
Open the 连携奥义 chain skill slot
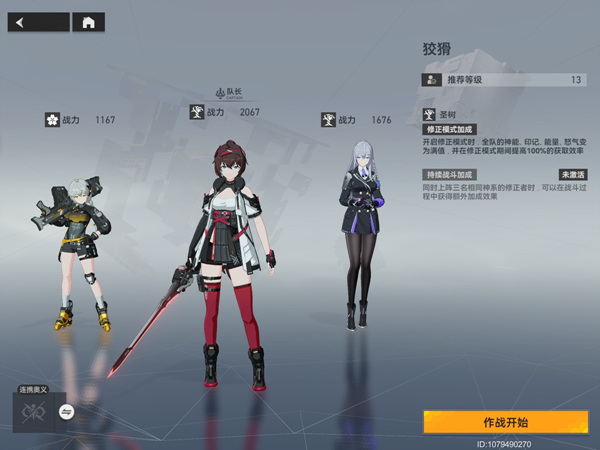tap(33, 411)
